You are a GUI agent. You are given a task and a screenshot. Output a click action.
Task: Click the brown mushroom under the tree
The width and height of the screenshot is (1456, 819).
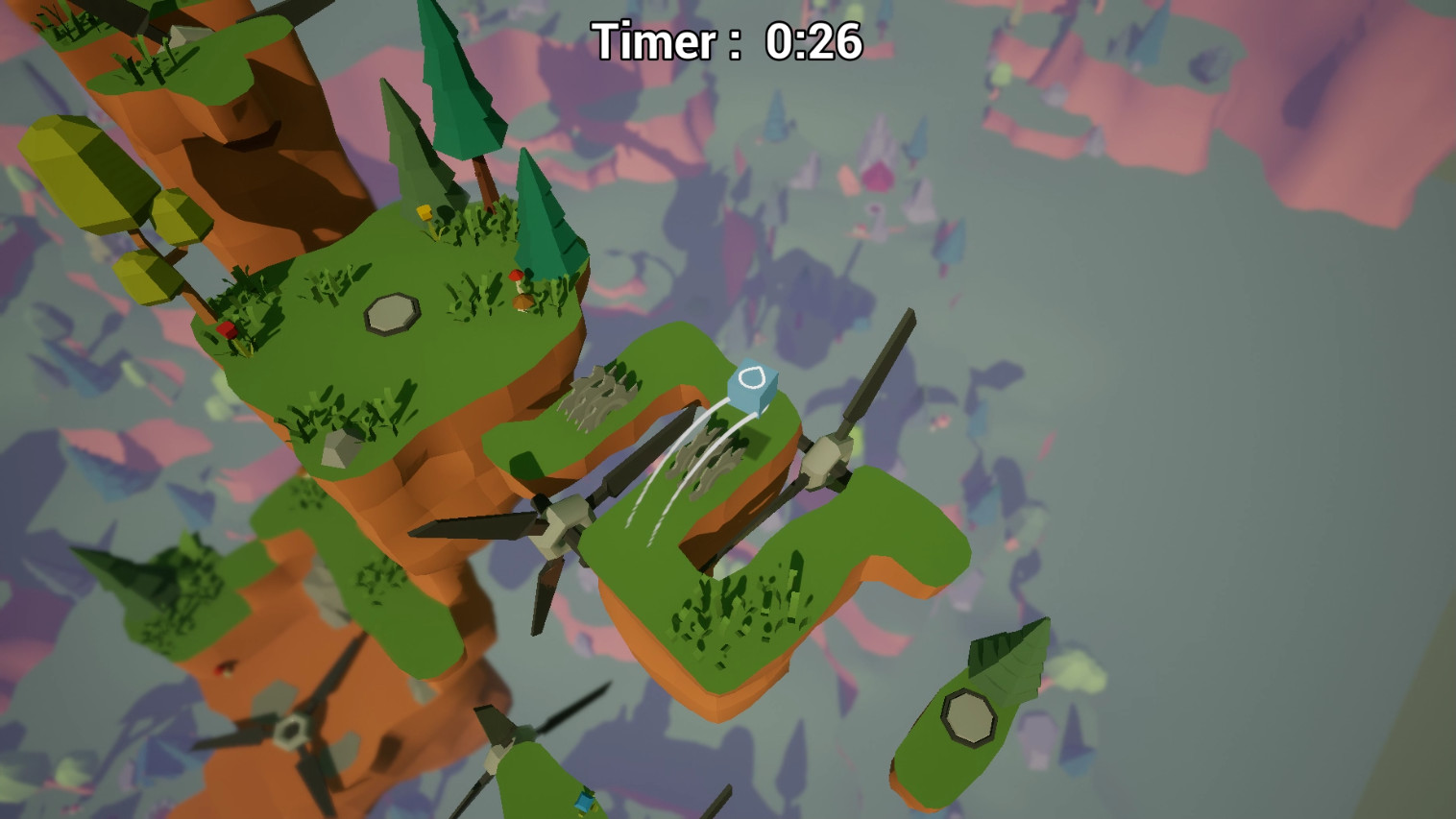click(524, 300)
